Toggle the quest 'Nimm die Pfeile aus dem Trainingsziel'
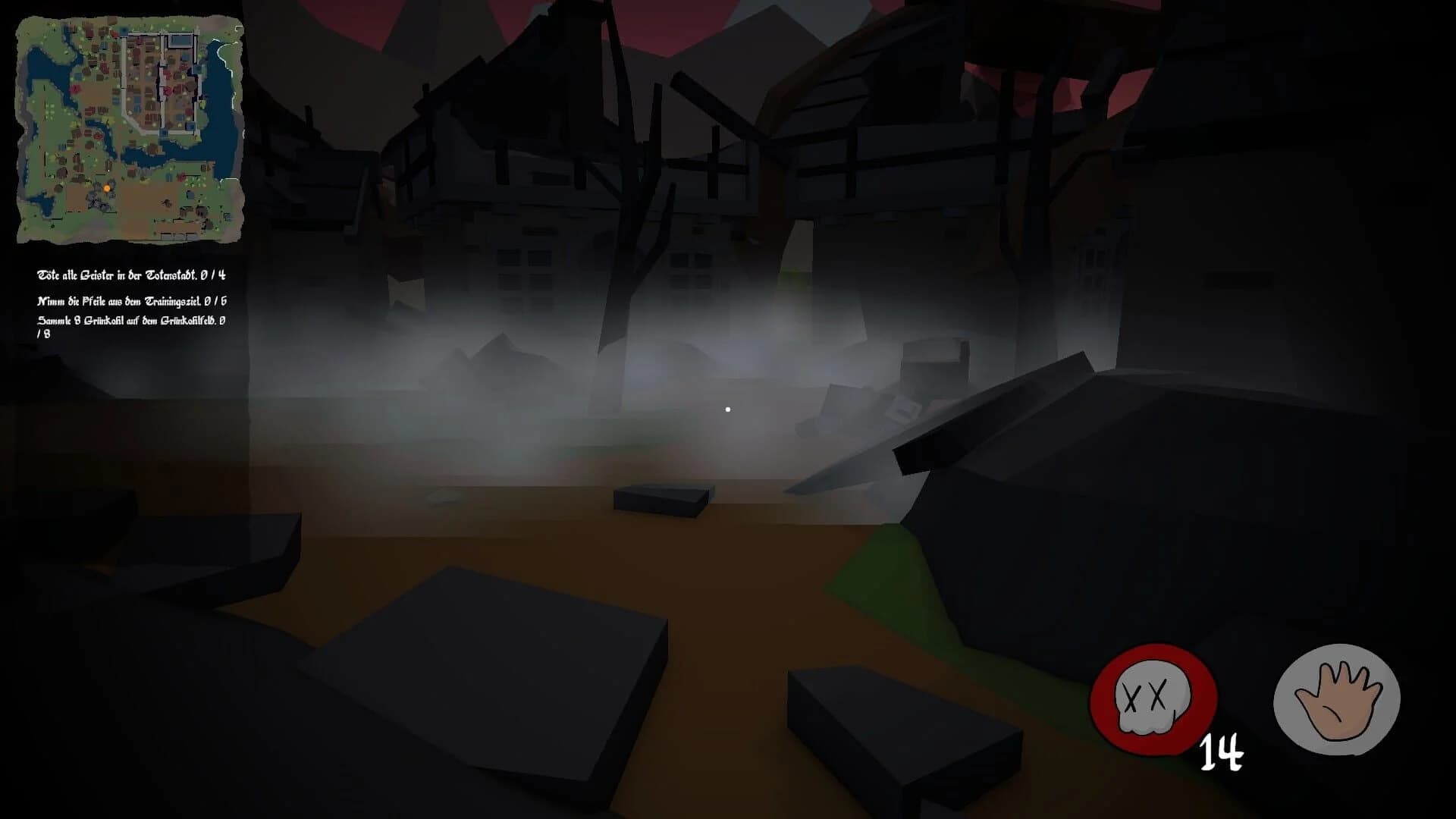The height and width of the screenshot is (819, 1456). coord(133,301)
